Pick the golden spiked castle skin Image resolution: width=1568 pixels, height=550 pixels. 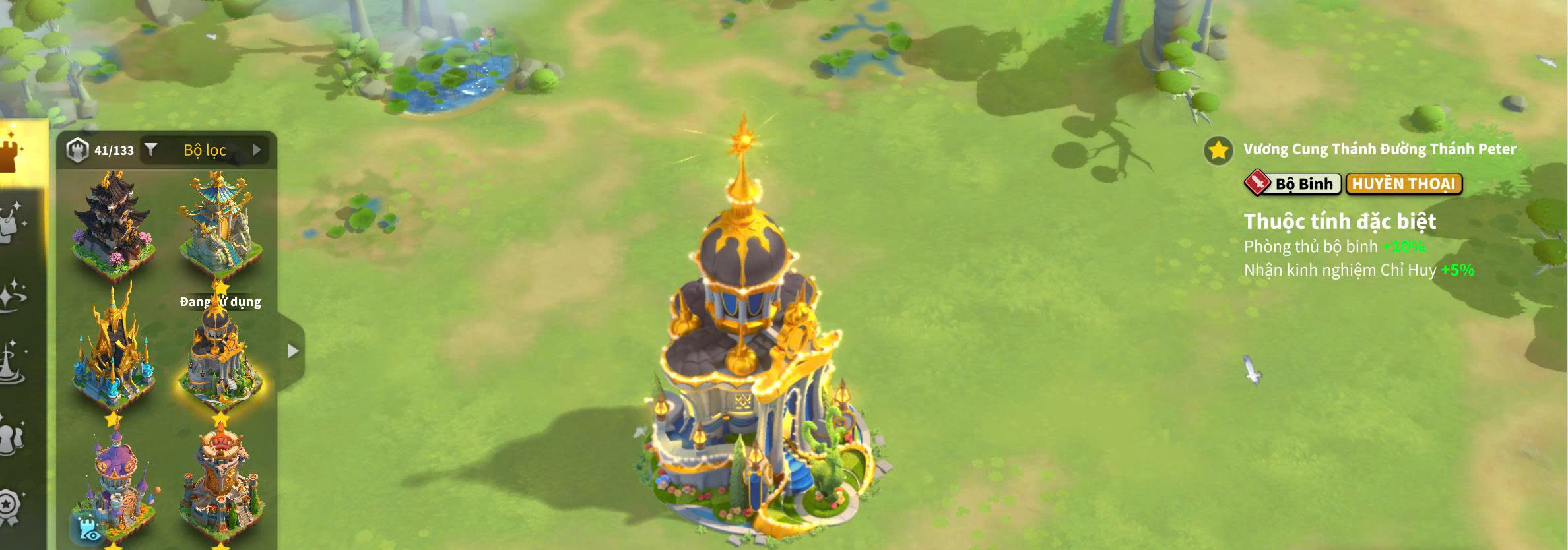click(x=114, y=351)
